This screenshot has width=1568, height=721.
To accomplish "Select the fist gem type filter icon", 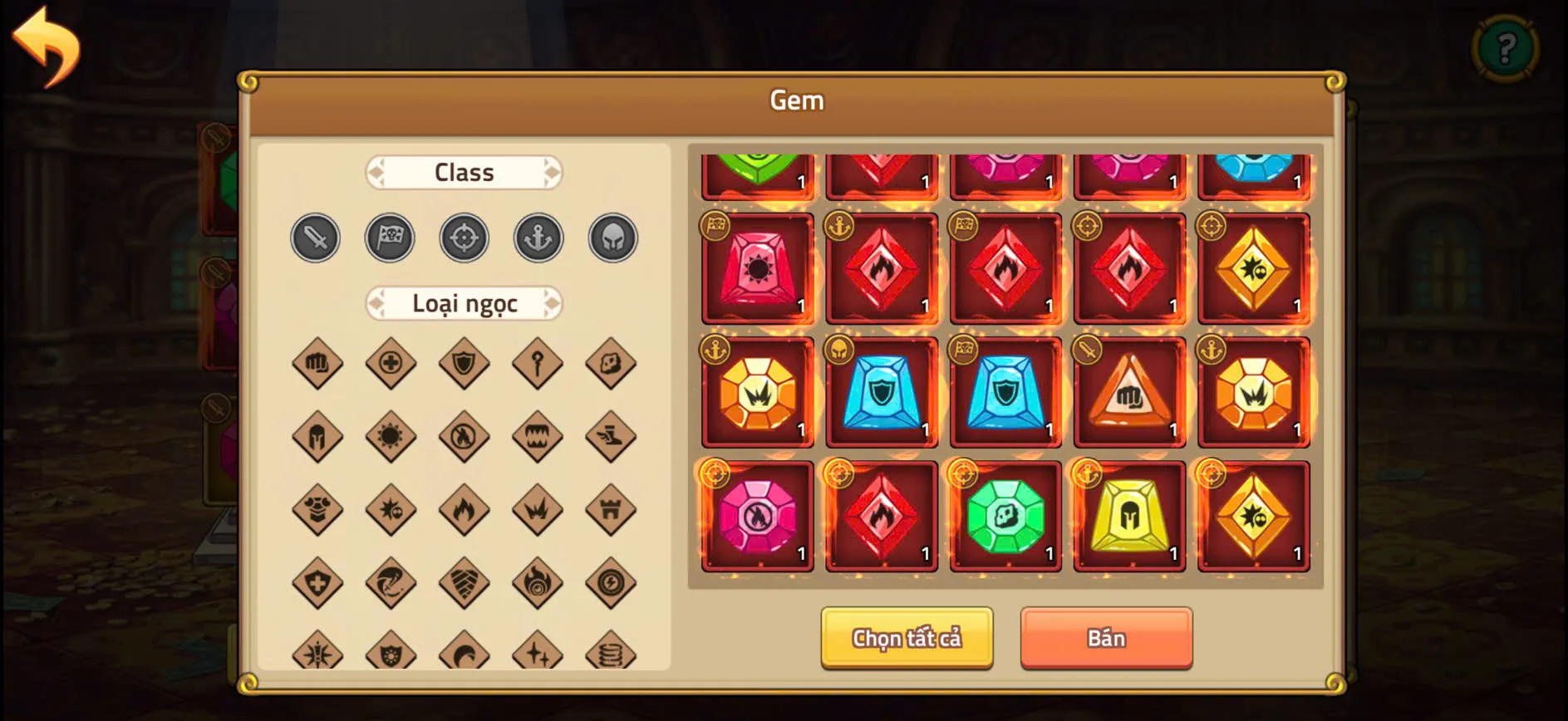I will [x=315, y=363].
